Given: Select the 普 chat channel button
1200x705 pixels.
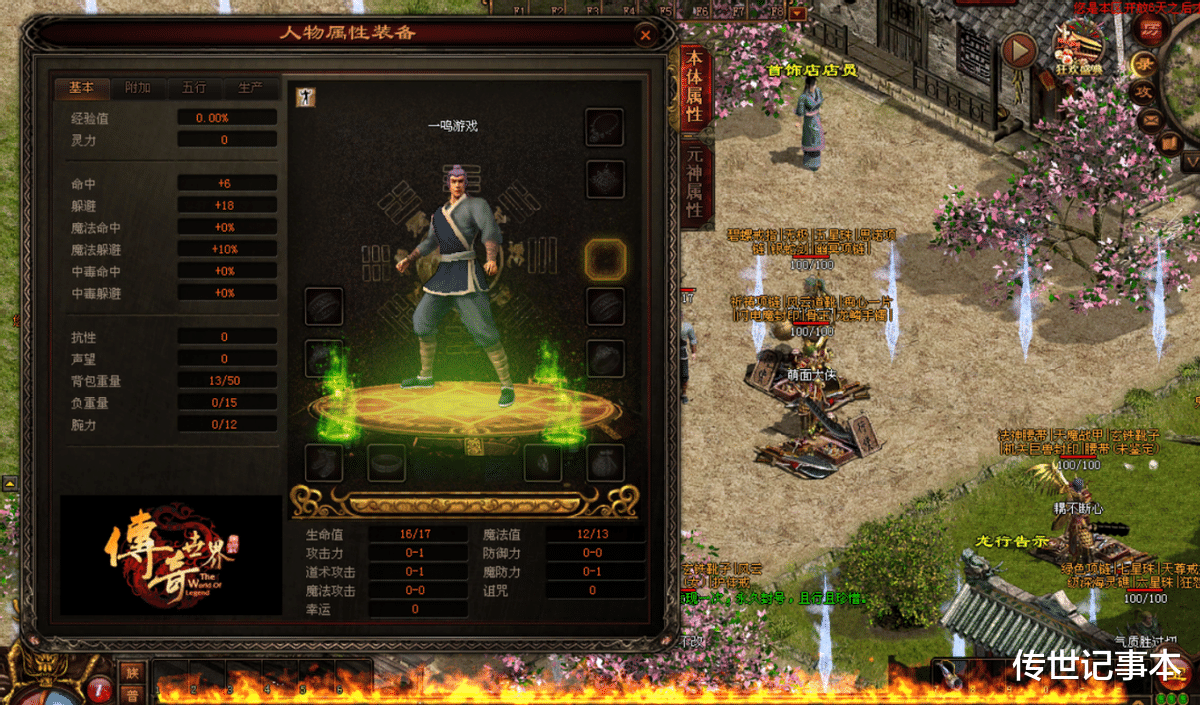Looking at the screenshot, I should (131, 694).
